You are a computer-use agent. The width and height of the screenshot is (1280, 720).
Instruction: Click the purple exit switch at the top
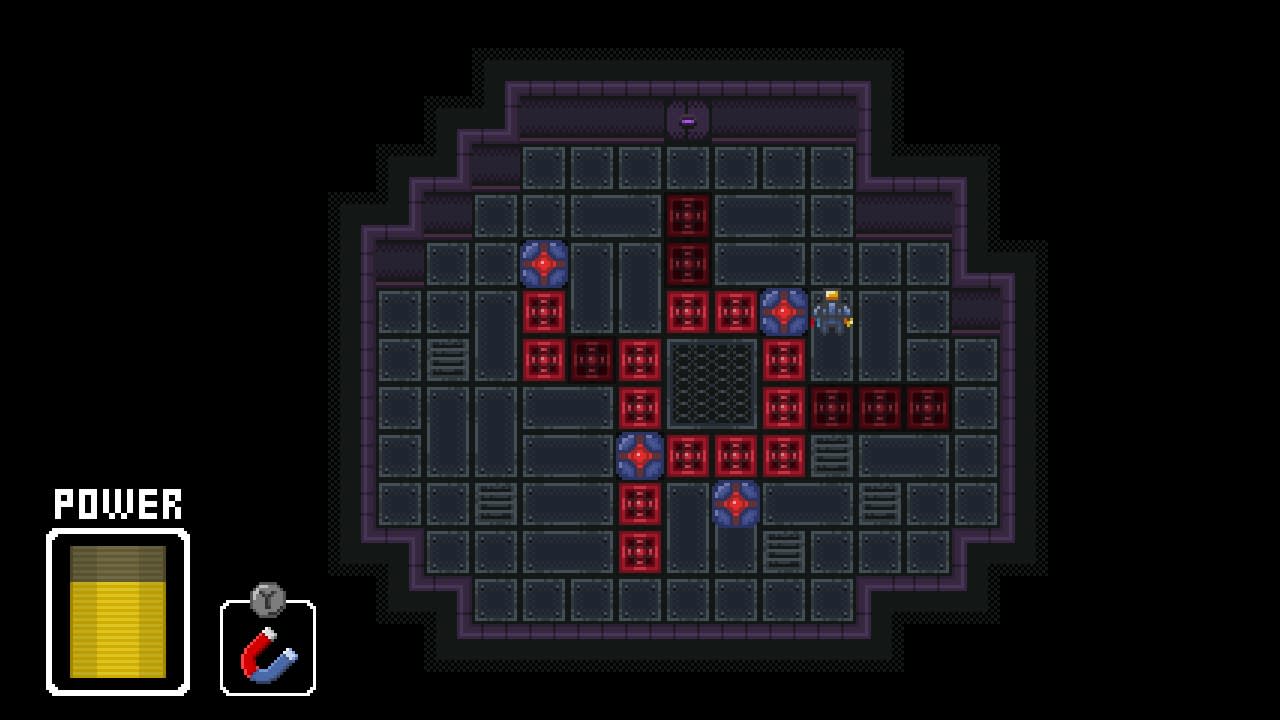[686, 118]
